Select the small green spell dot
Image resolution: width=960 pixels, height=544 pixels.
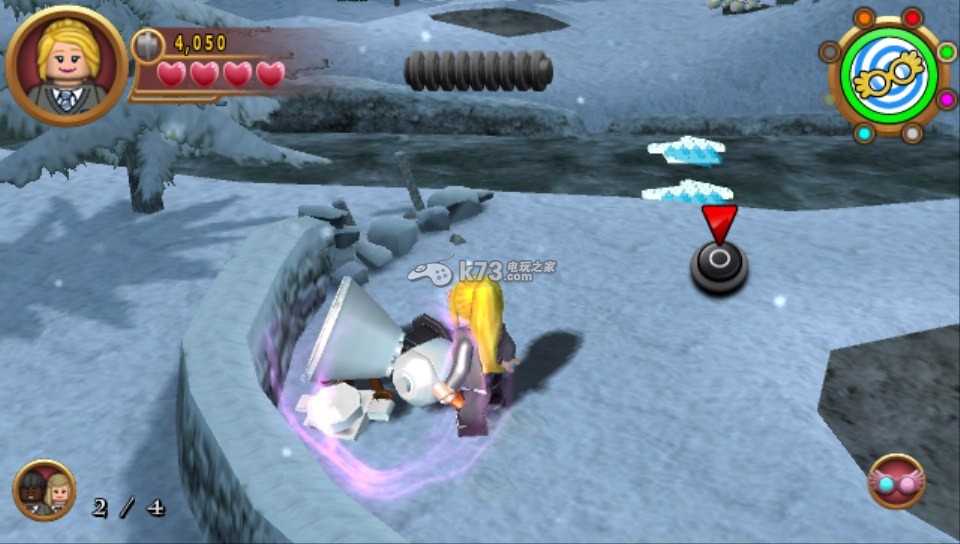coord(946,52)
